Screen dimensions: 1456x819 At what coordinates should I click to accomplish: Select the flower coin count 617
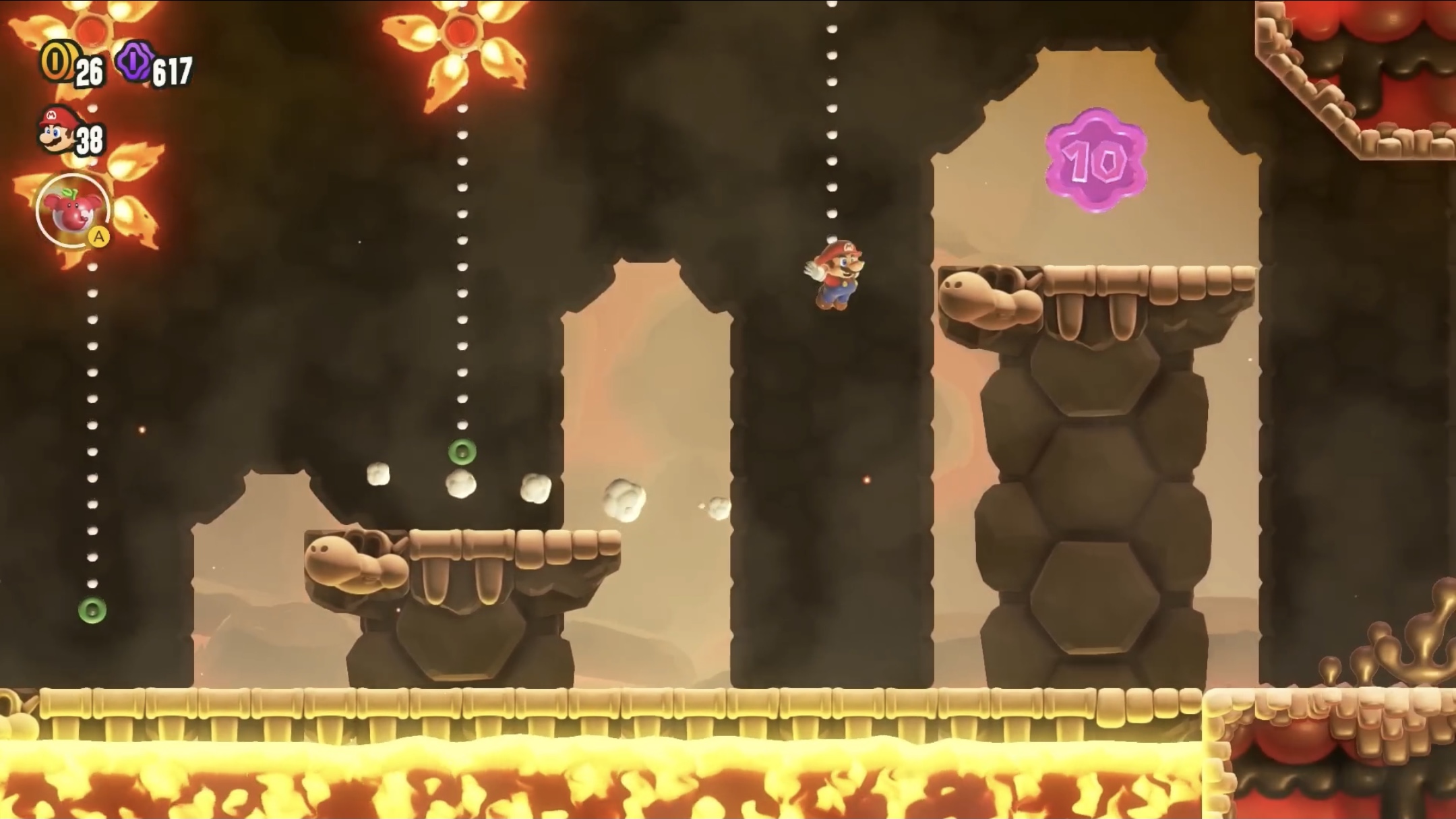tap(172, 69)
